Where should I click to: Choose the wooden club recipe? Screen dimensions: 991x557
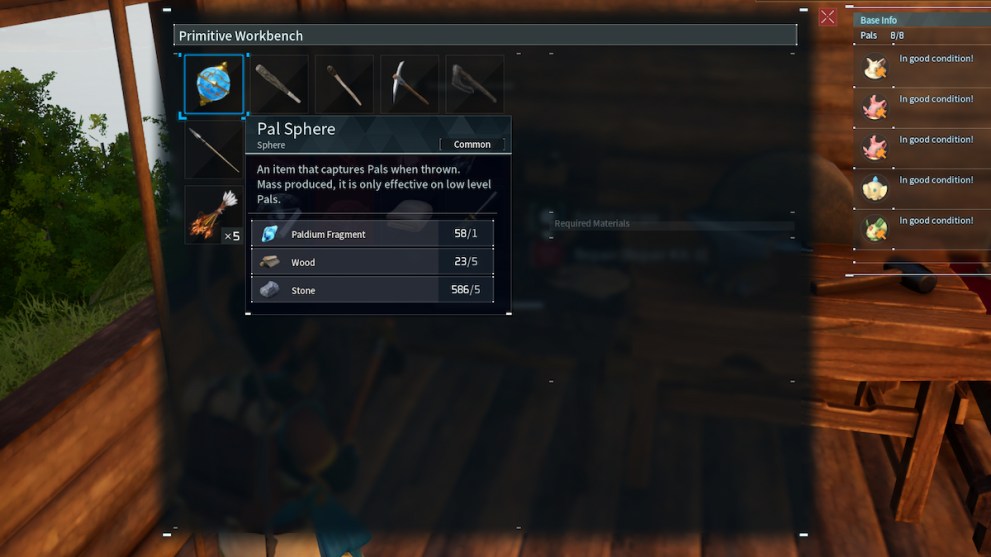(x=279, y=85)
